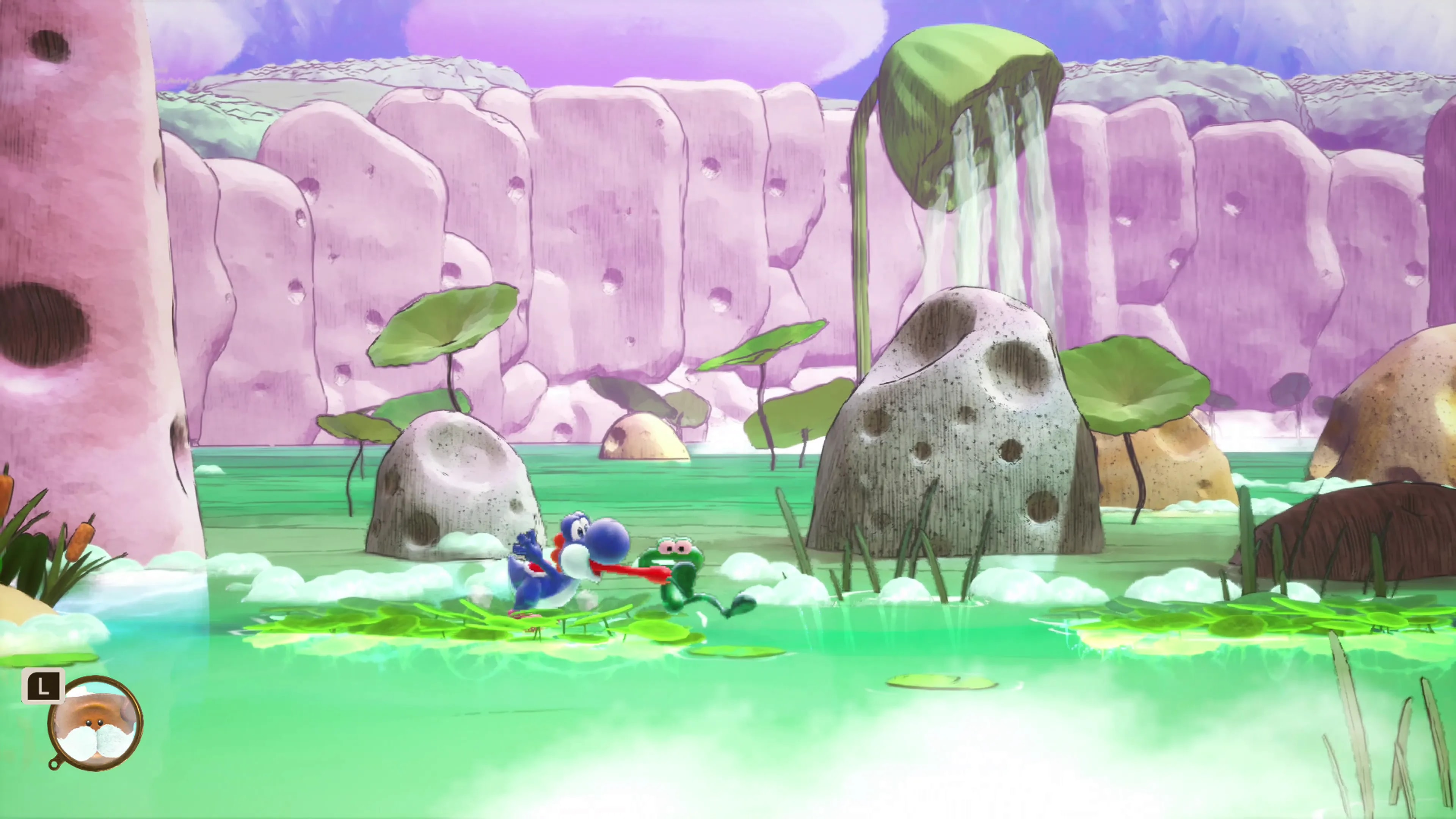Click the mustached character magnifier portrait

(96, 723)
